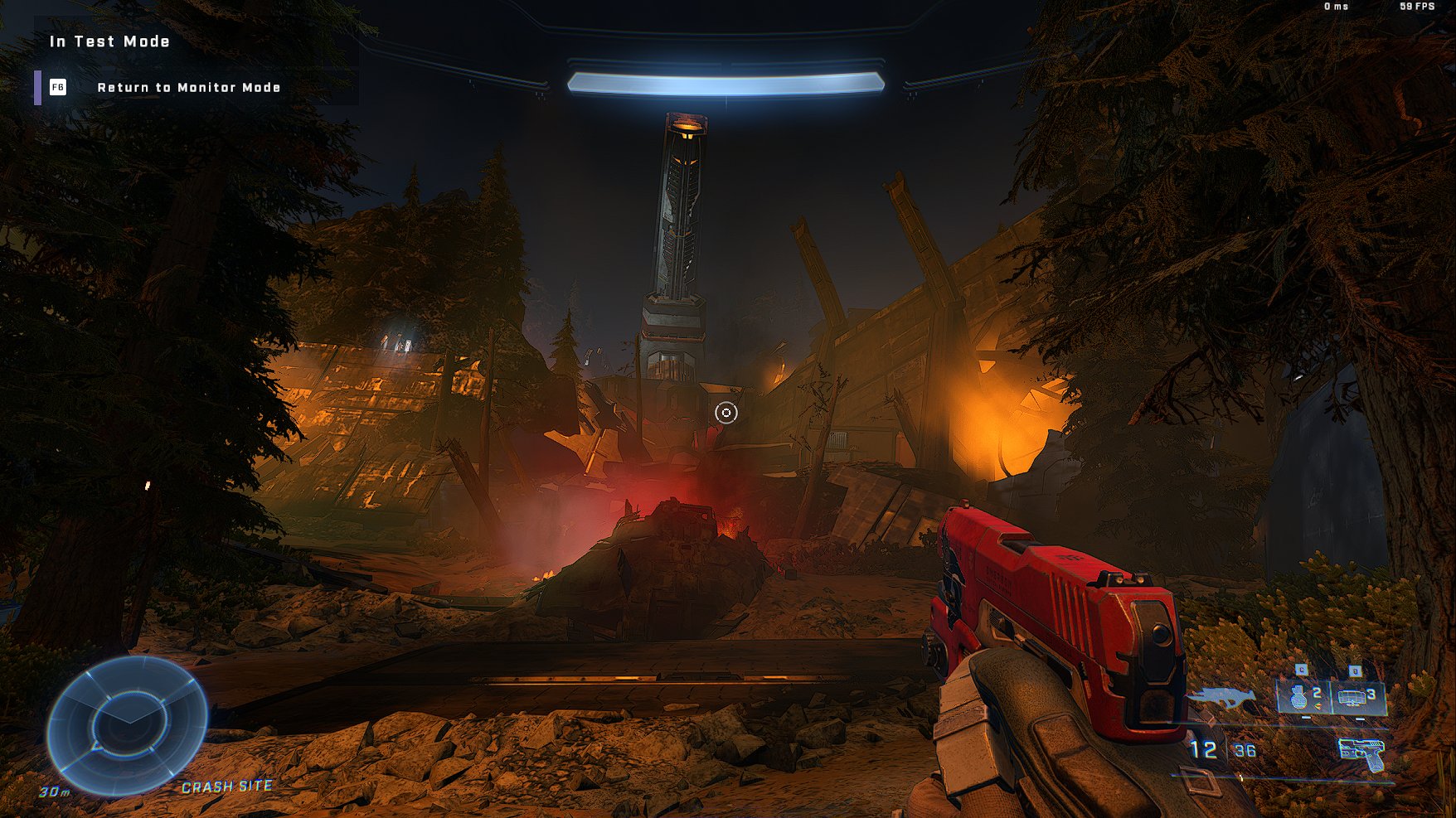Image resolution: width=1456 pixels, height=818 pixels.
Task: Select the frag grenade slot
Action: click(x=1303, y=696)
